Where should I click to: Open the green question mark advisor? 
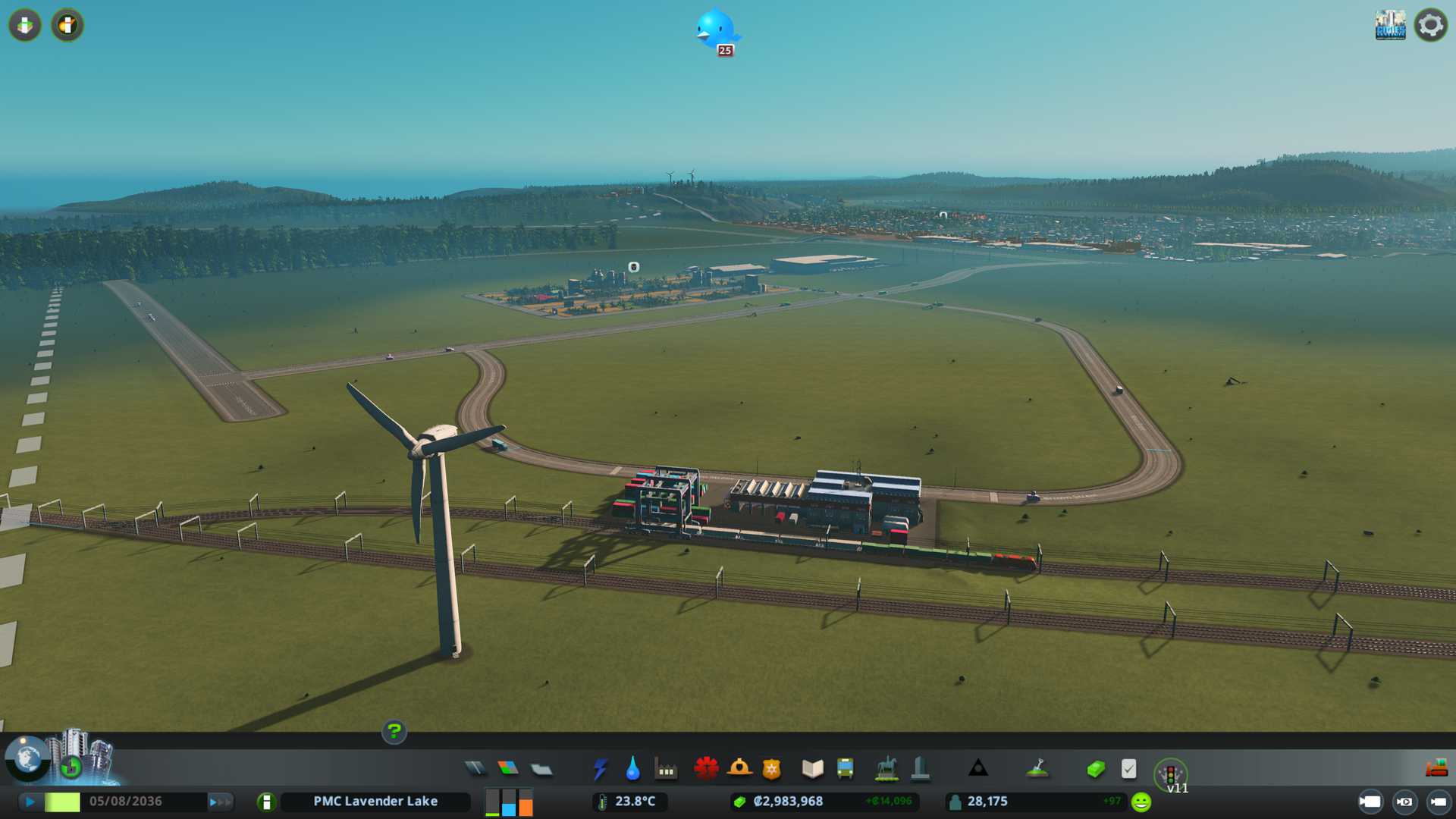394,732
